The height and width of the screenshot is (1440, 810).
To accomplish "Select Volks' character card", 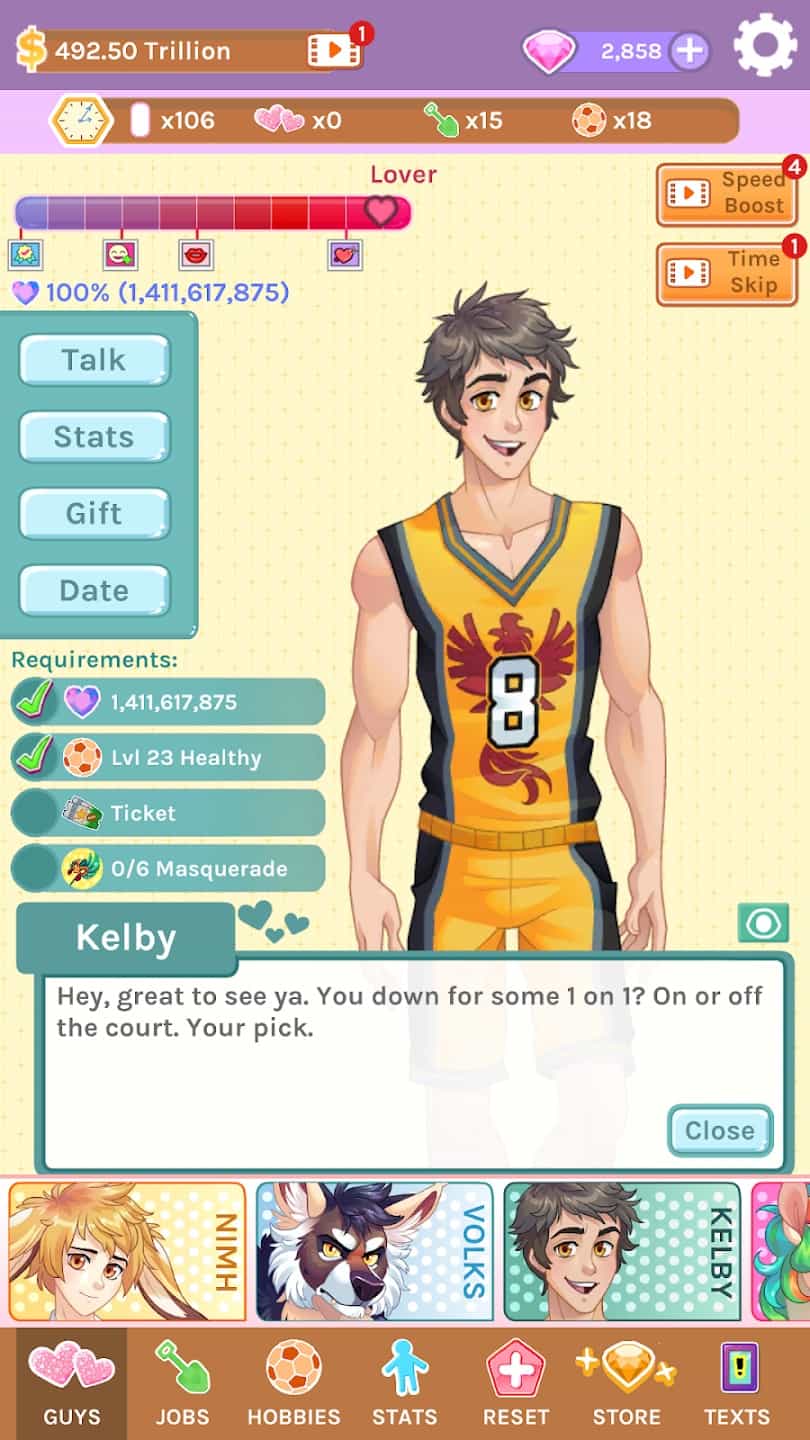I will pyautogui.click(x=374, y=1251).
